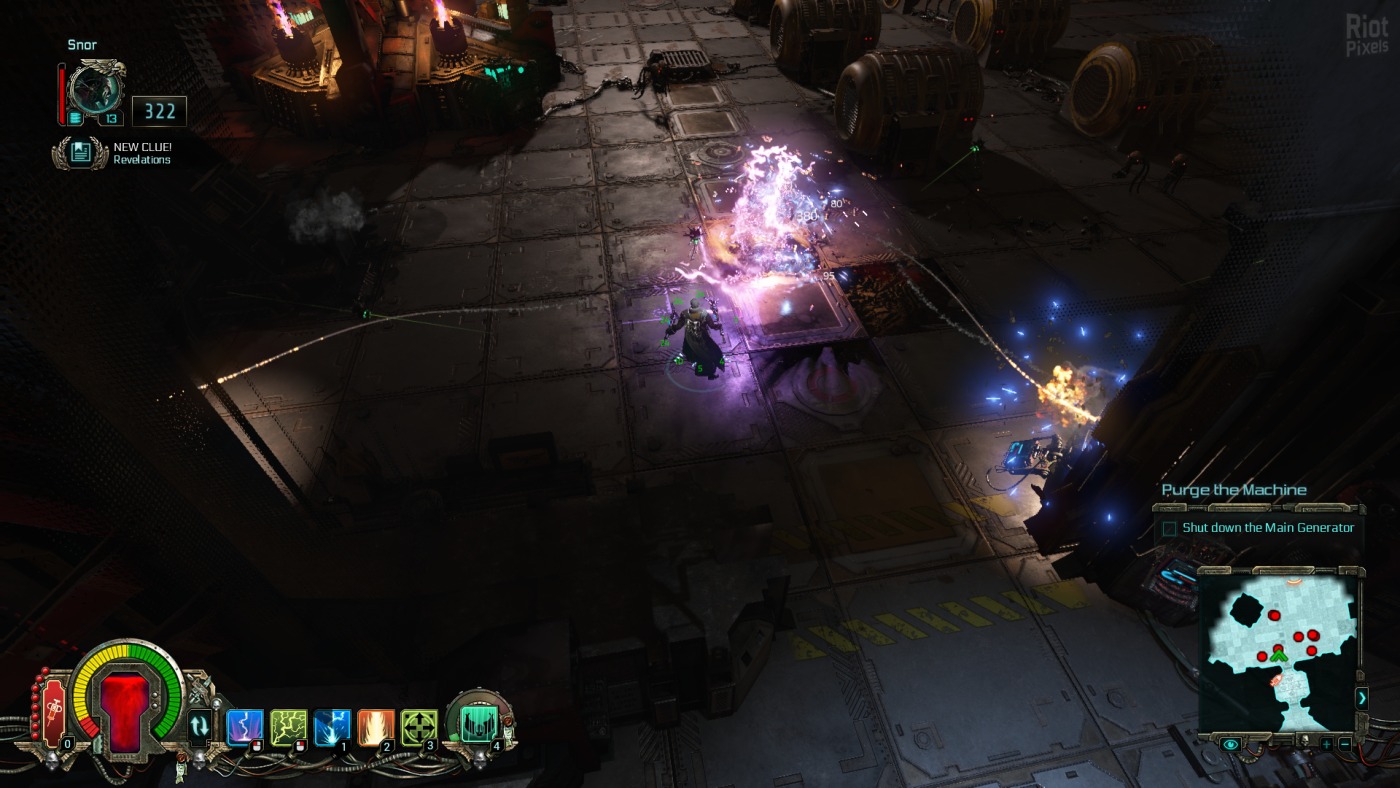This screenshot has width=1400, height=788.
Task: Tick the Shut down the Main Generator objective
Action: pos(1169,529)
